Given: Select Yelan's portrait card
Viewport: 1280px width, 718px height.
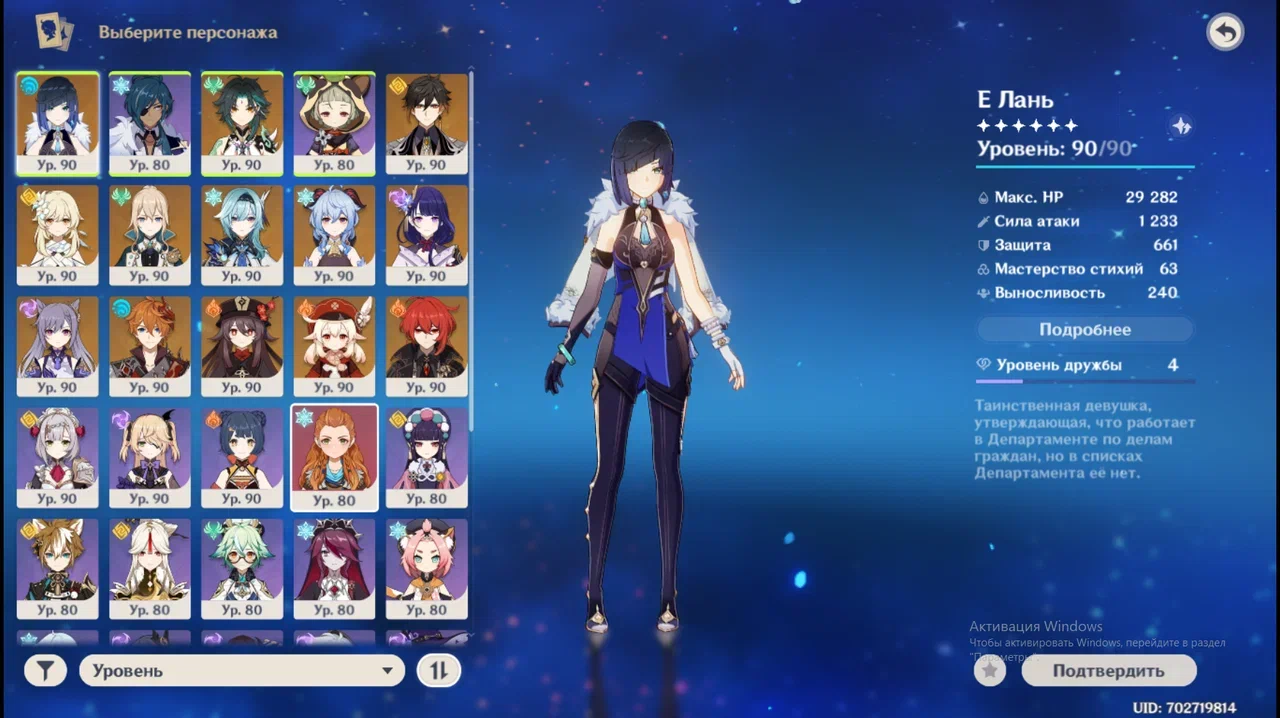Looking at the screenshot, I should pyautogui.click(x=58, y=123).
